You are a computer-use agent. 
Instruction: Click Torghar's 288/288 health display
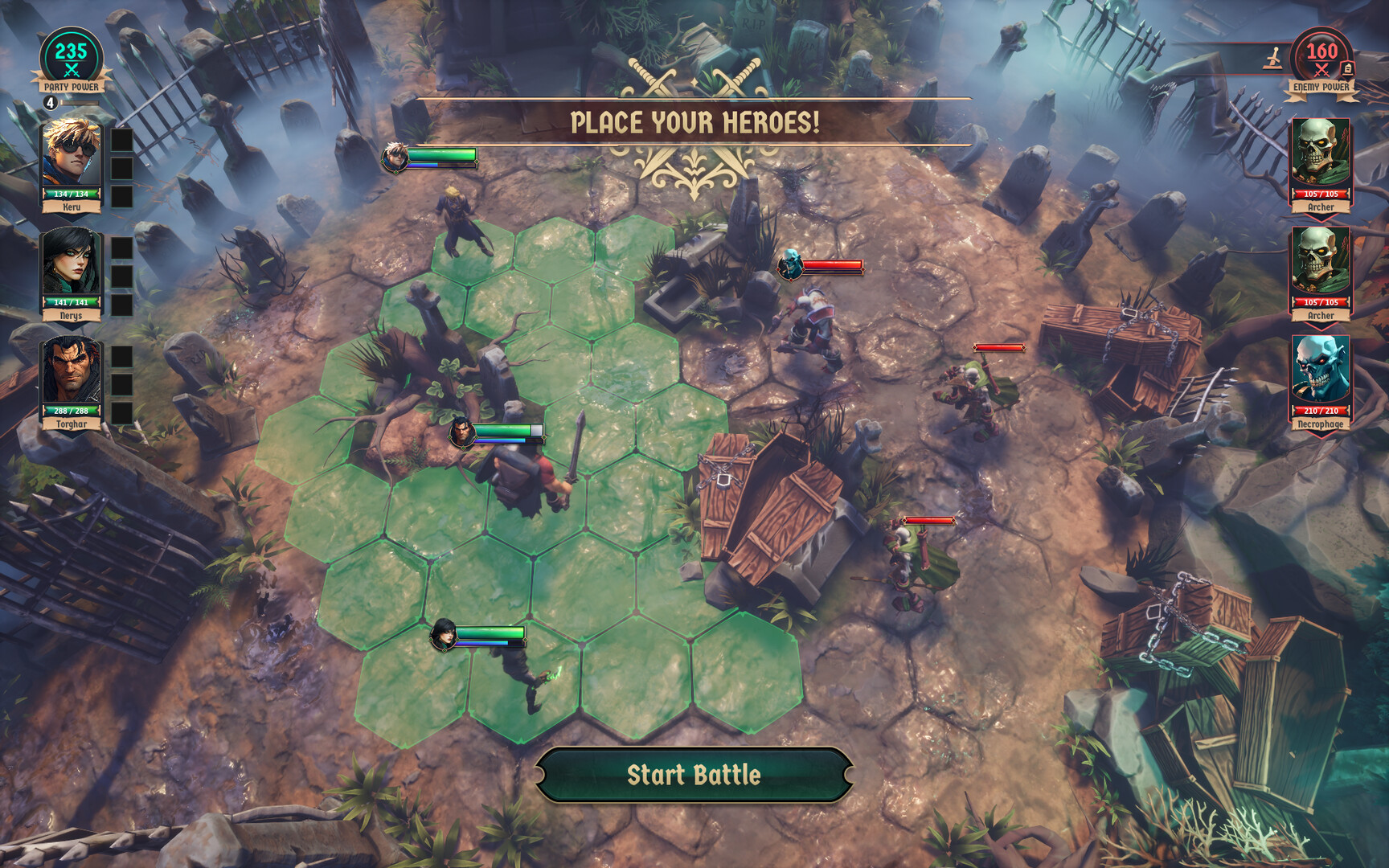[x=72, y=411]
